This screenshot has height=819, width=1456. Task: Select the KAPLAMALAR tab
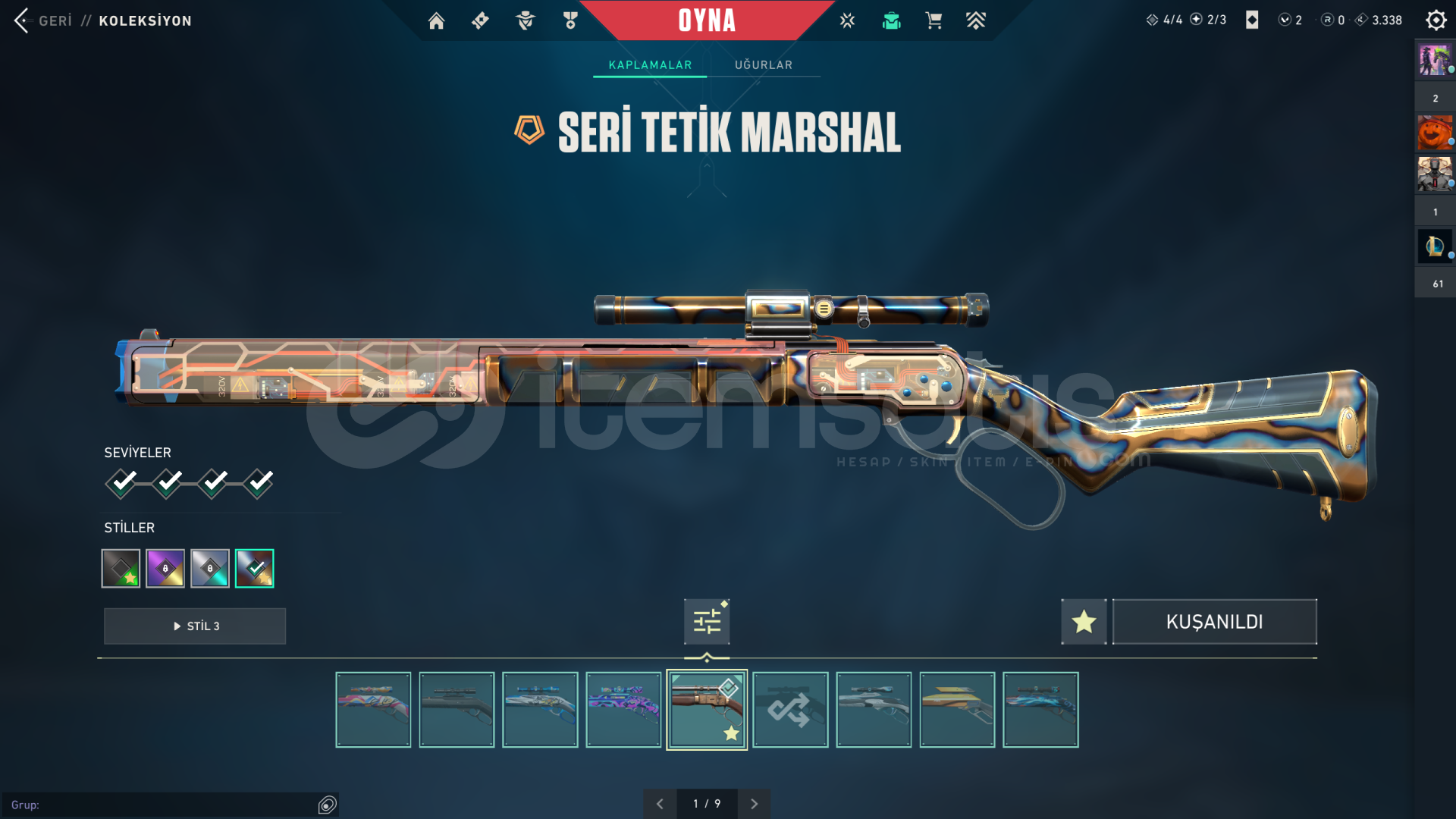pyautogui.click(x=650, y=65)
